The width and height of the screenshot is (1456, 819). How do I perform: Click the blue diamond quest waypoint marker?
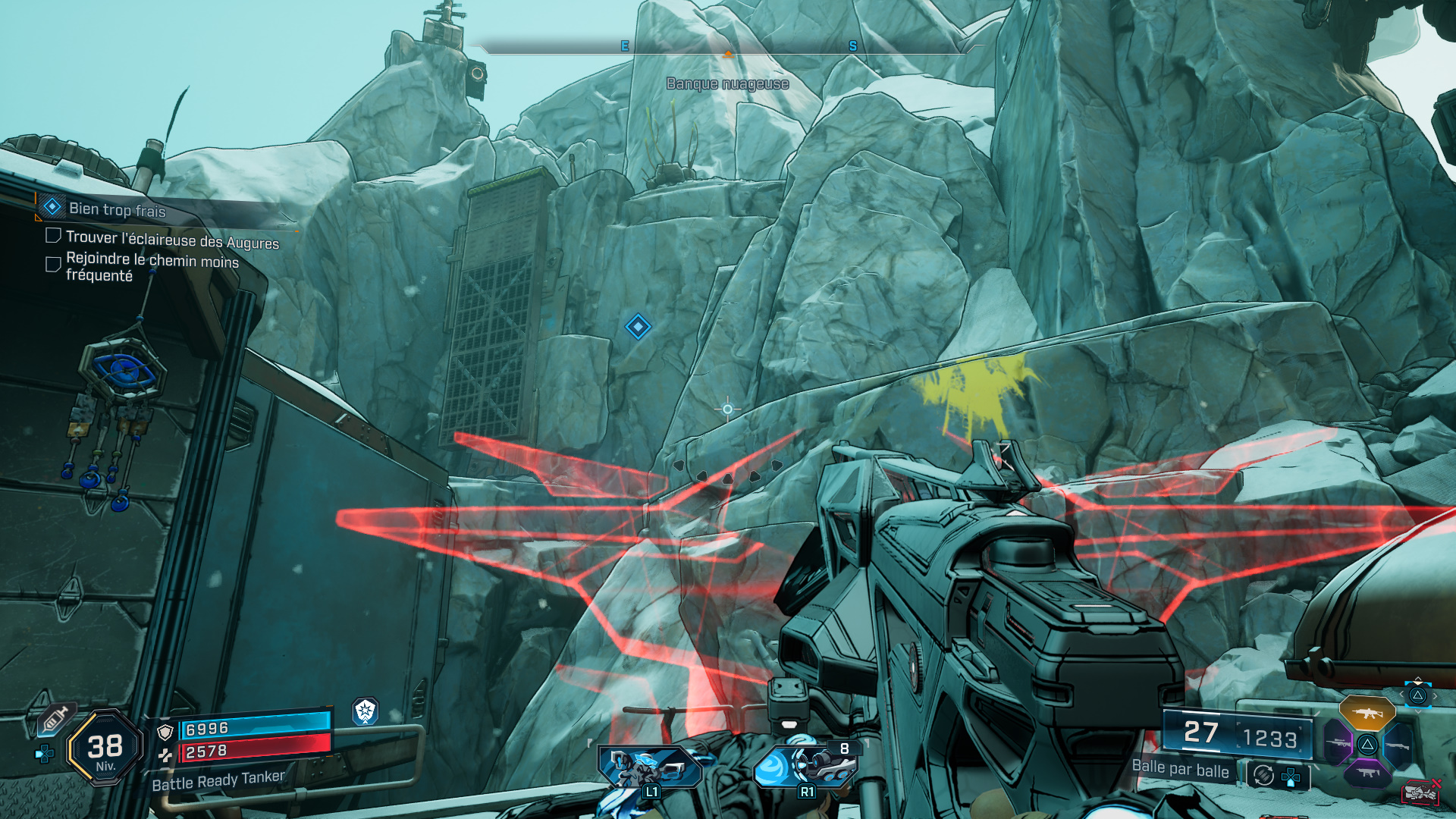[638, 327]
